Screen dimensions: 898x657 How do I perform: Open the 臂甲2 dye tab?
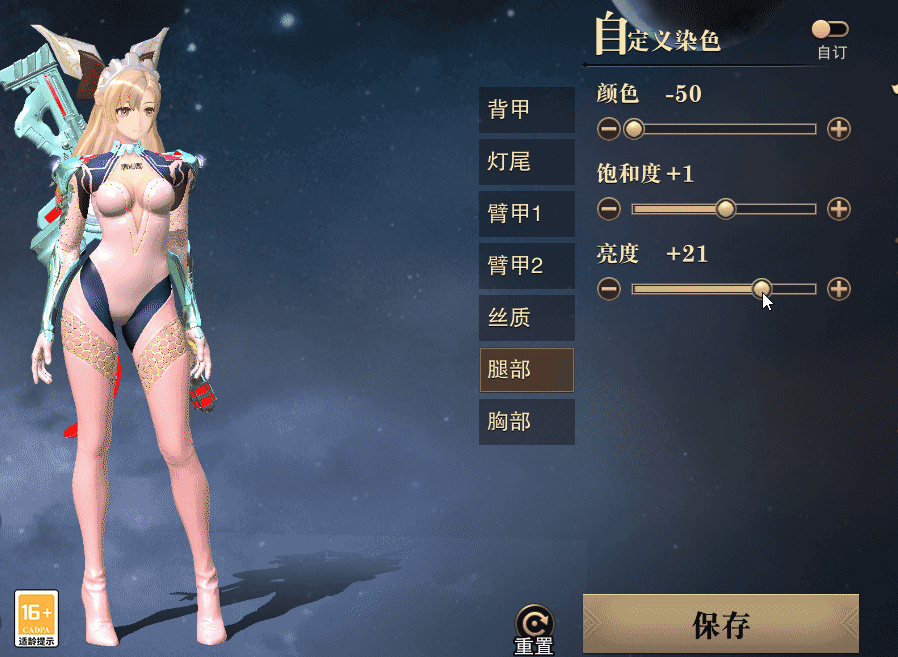coord(526,266)
